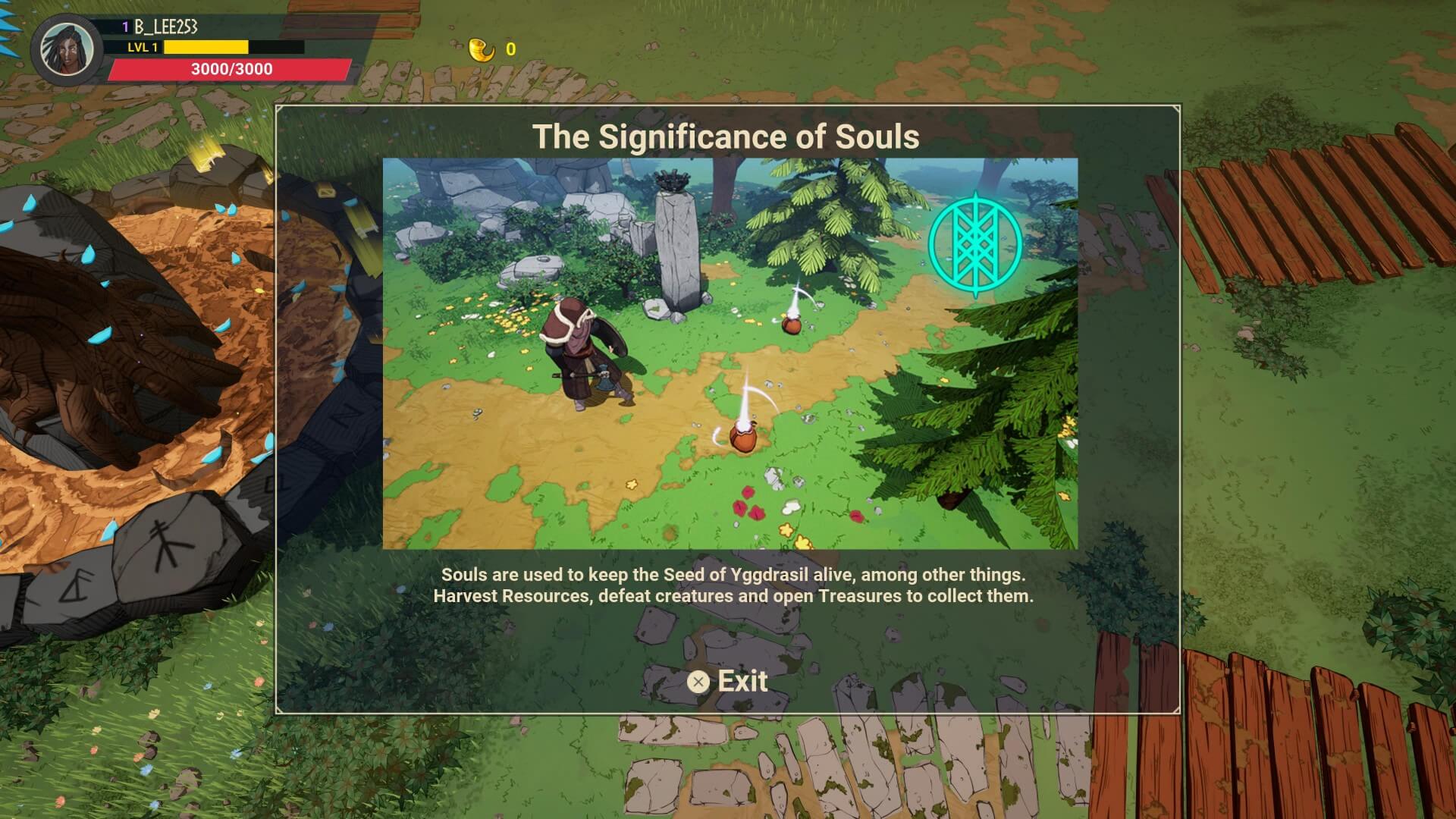
Task: Exit the Significance of Souls tutorial
Action: click(728, 681)
